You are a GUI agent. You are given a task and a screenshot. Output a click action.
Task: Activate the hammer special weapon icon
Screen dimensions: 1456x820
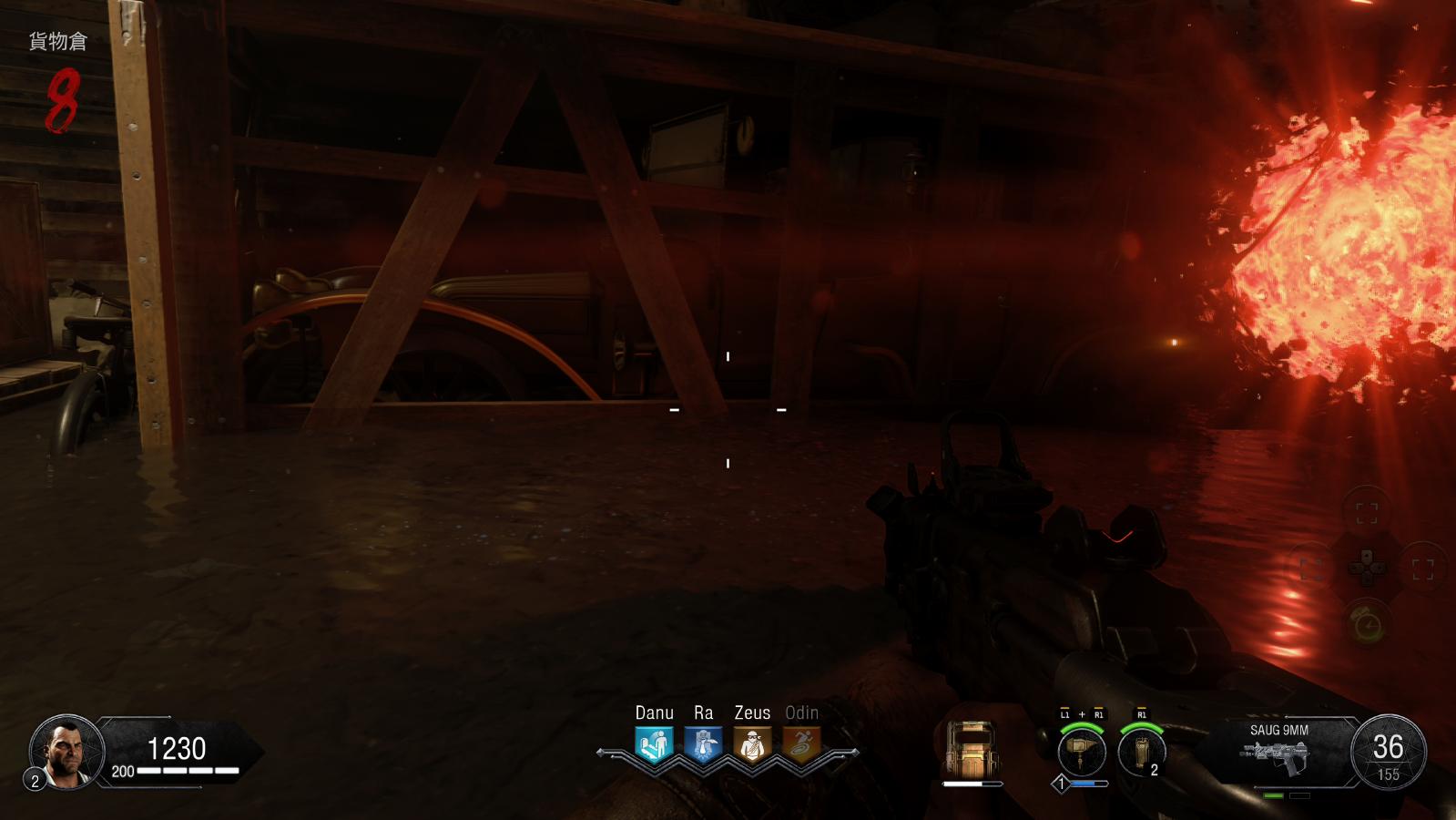(x=1082, y=753)
